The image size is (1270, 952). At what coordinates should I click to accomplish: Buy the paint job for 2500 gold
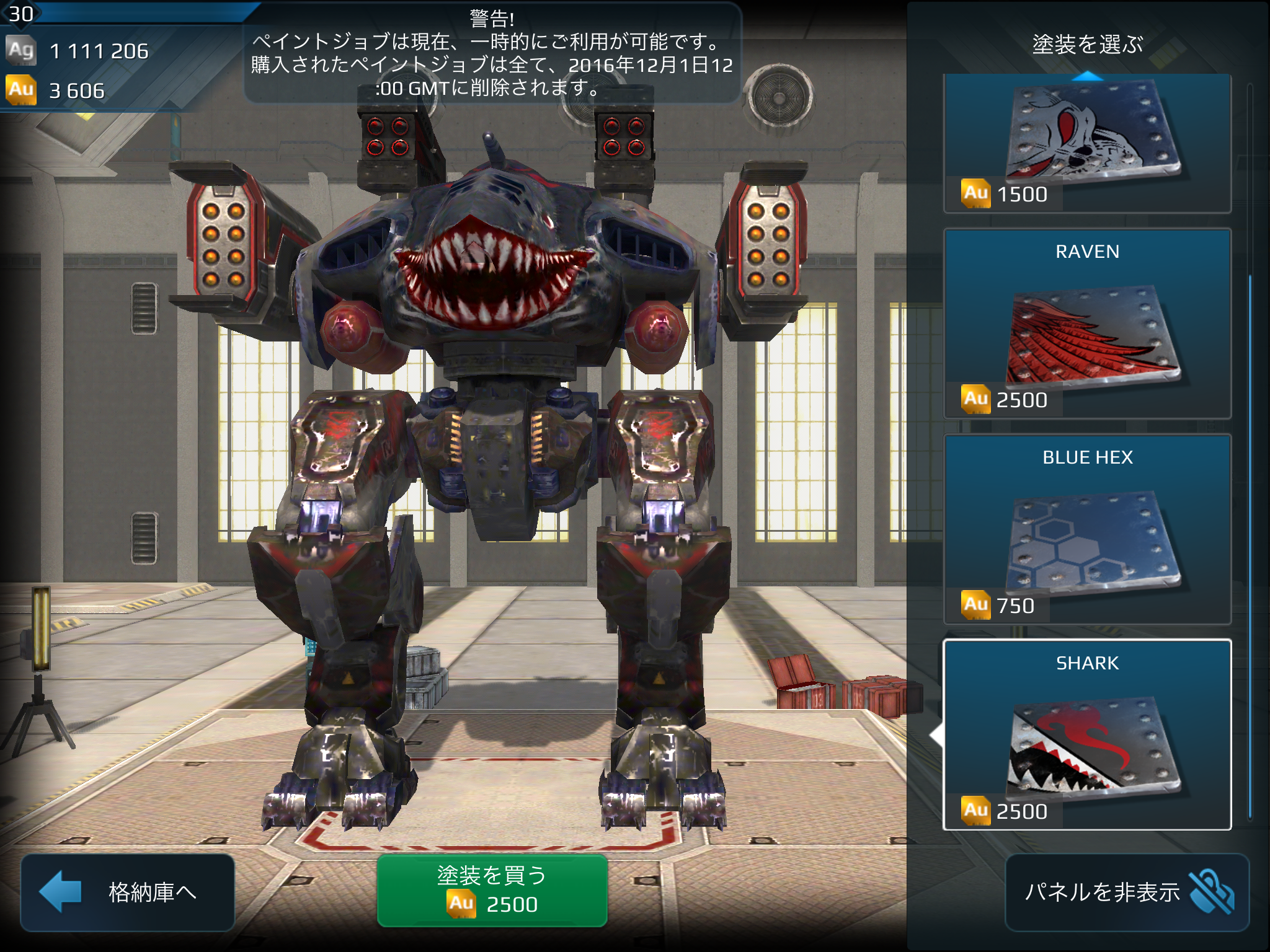492,891
